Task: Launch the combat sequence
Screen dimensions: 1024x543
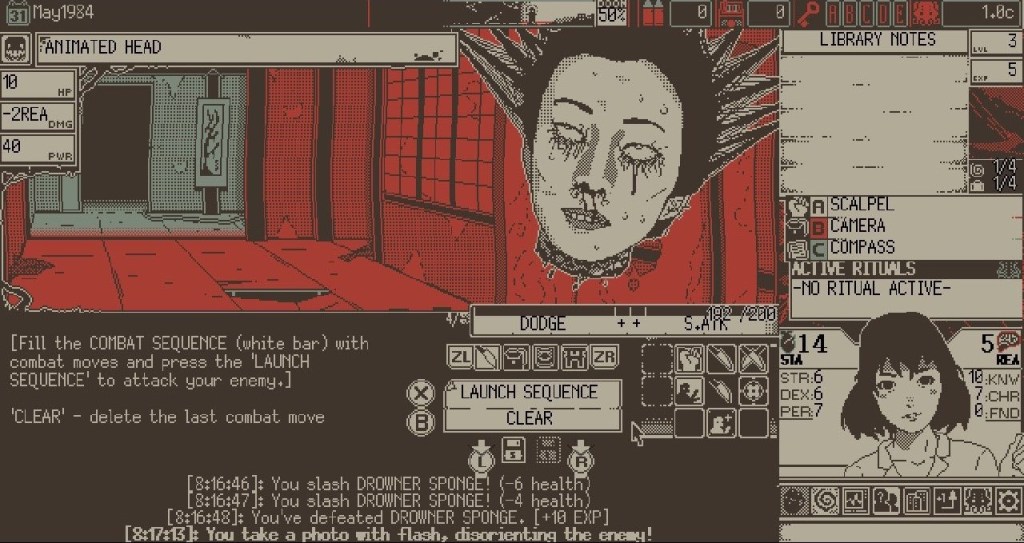Action: click(529, 392)
